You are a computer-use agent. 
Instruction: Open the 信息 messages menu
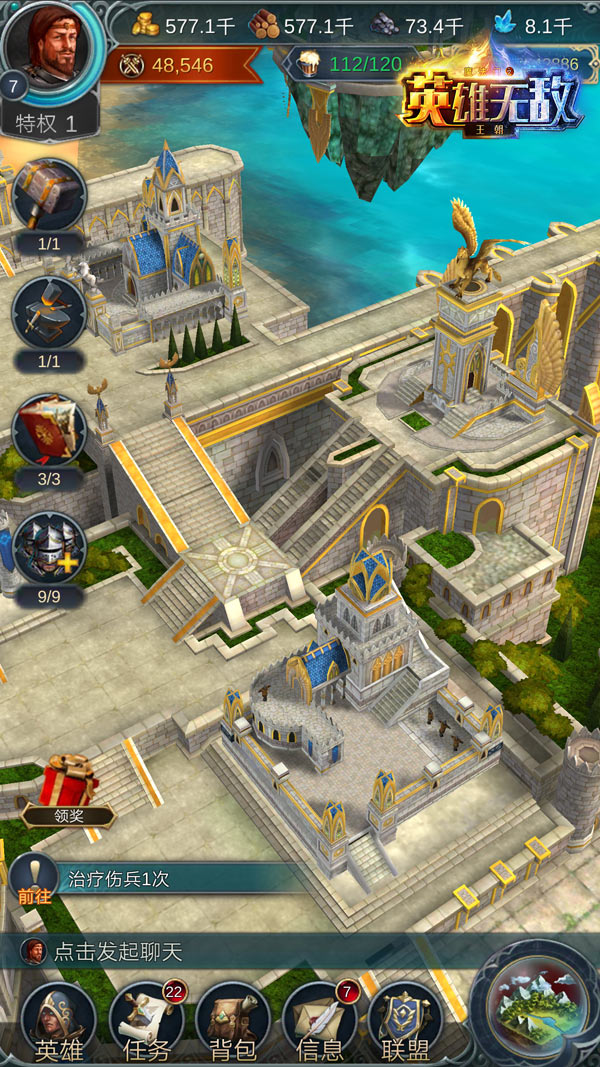pyautogui.click(x=320, y=1022)
